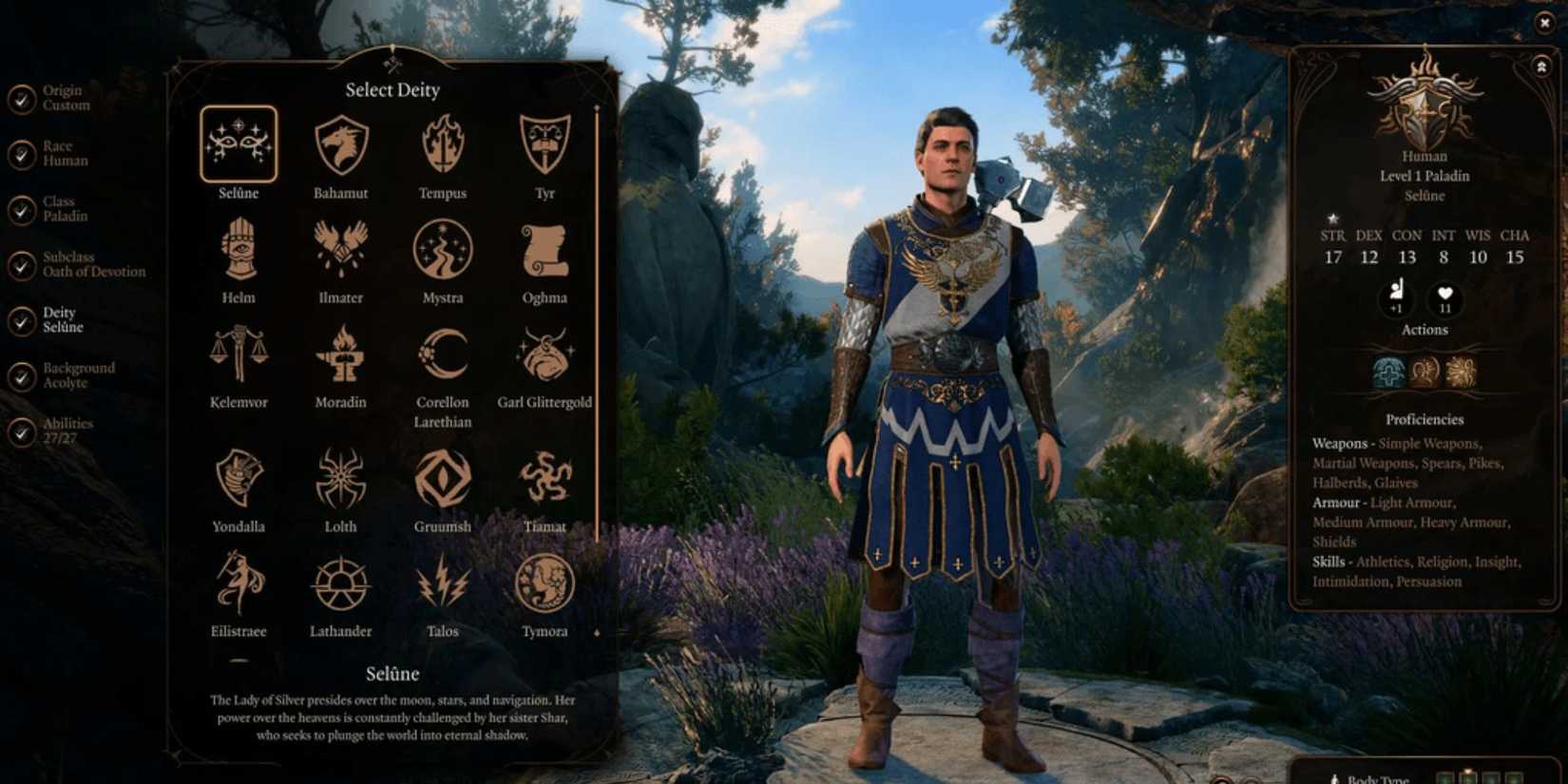This screenshot has height=784, width=1568.
Task: Click the Origin Custom step checkmark
Action: click(21, 98)
